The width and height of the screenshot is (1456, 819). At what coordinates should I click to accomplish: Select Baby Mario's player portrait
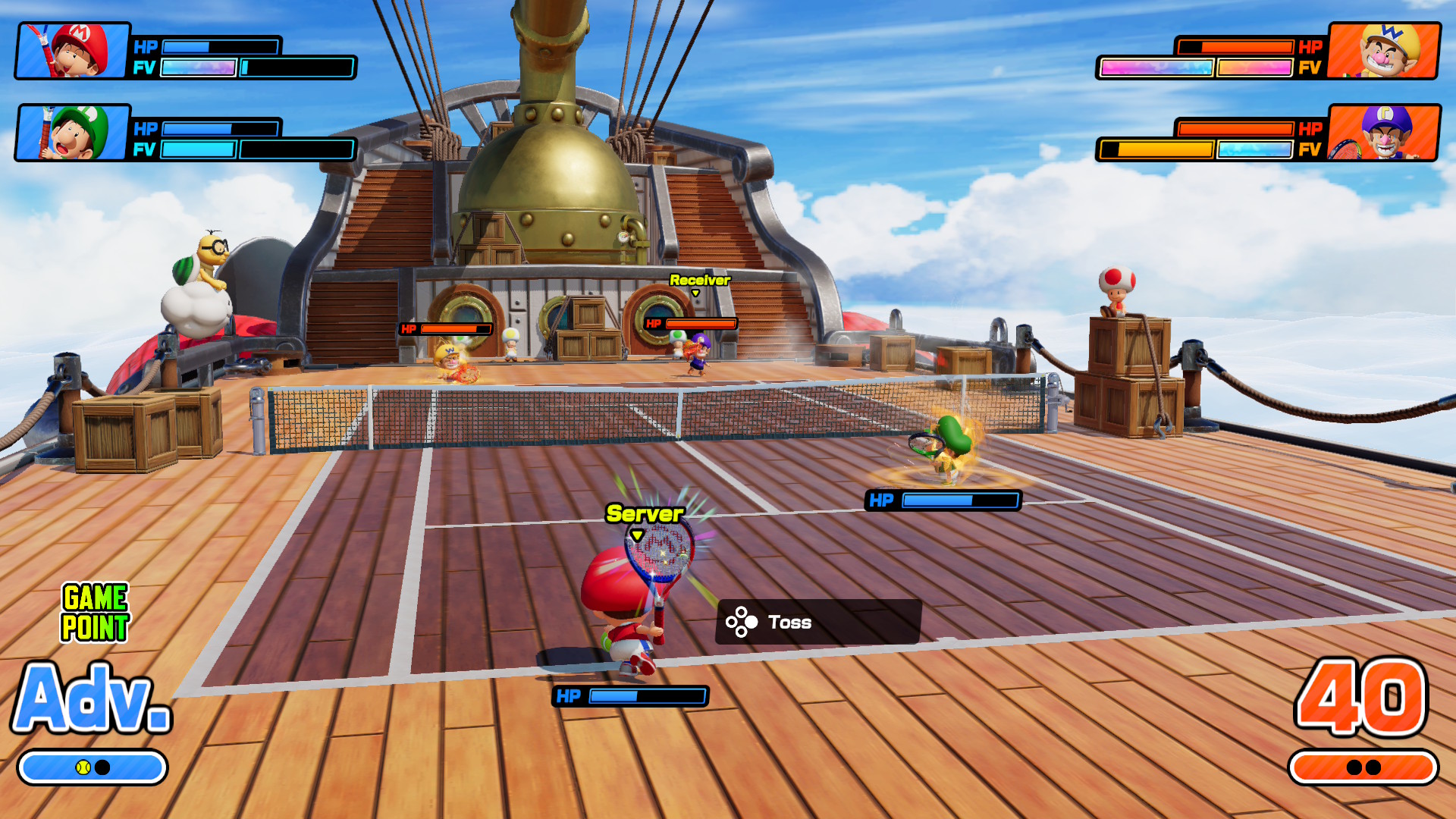(73, 51)
